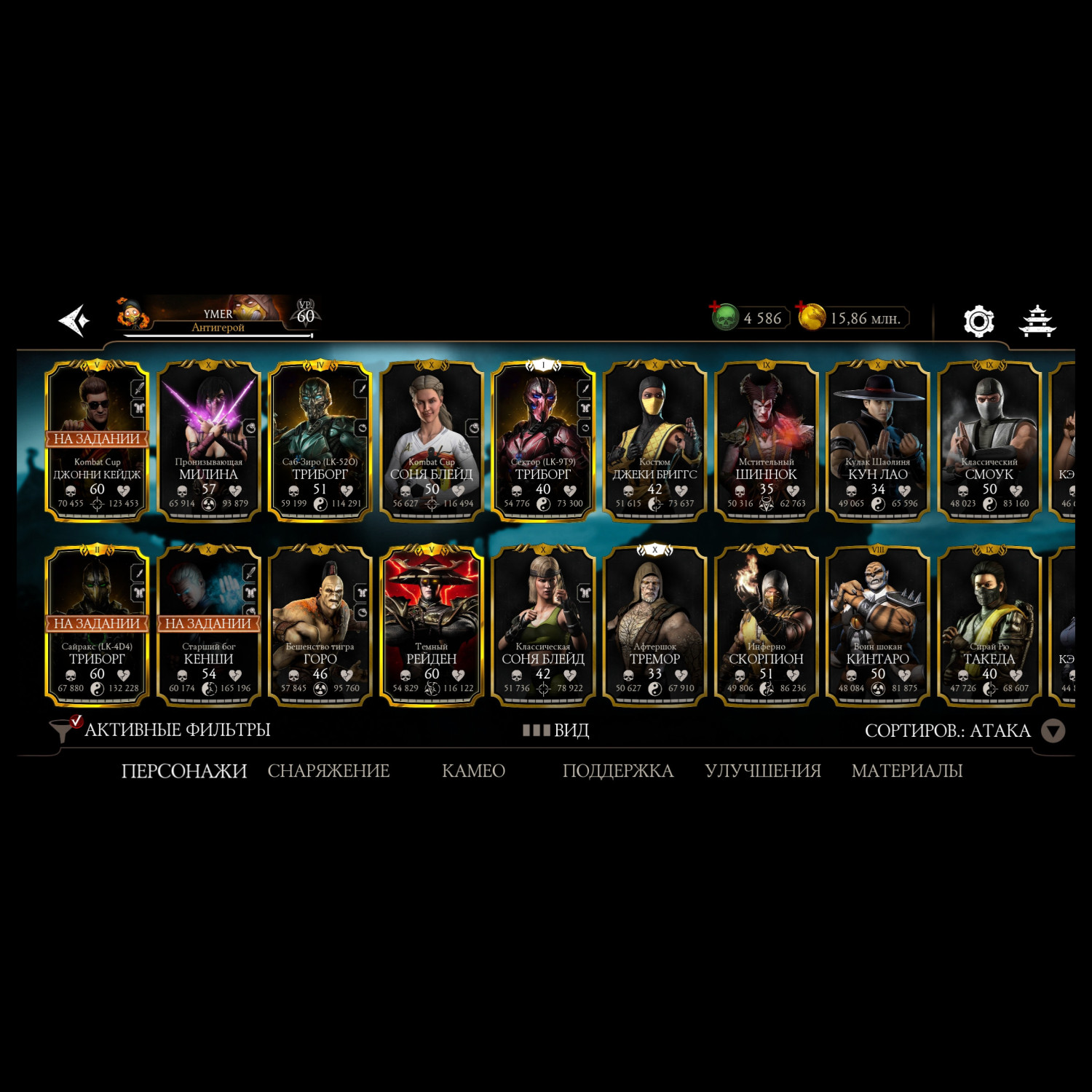Choose the Темный Рейден card
This screenshot has height=1092, width=1092.
(x=432, y=626)
